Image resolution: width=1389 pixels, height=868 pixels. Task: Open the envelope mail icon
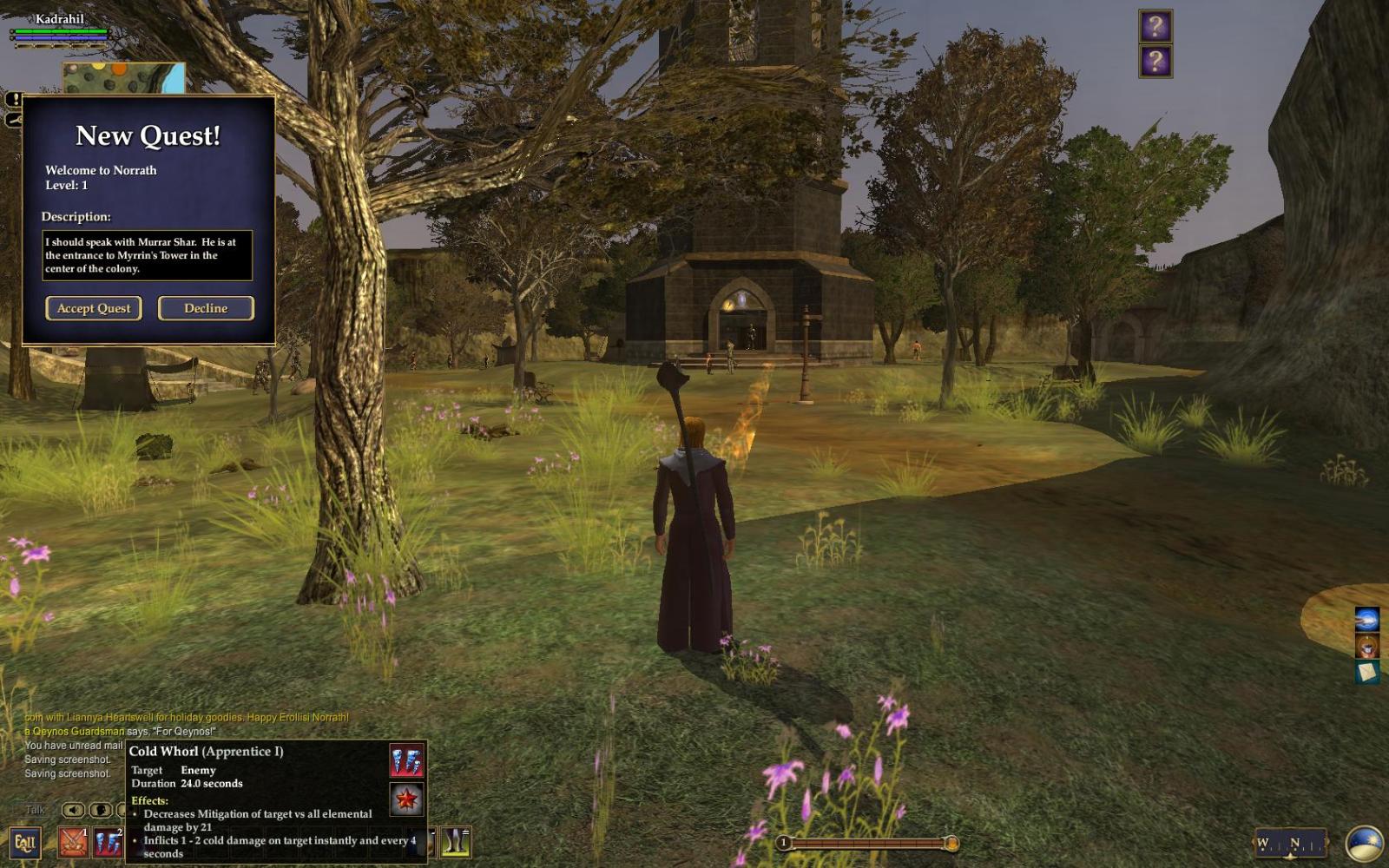[x=1366, y=672]
